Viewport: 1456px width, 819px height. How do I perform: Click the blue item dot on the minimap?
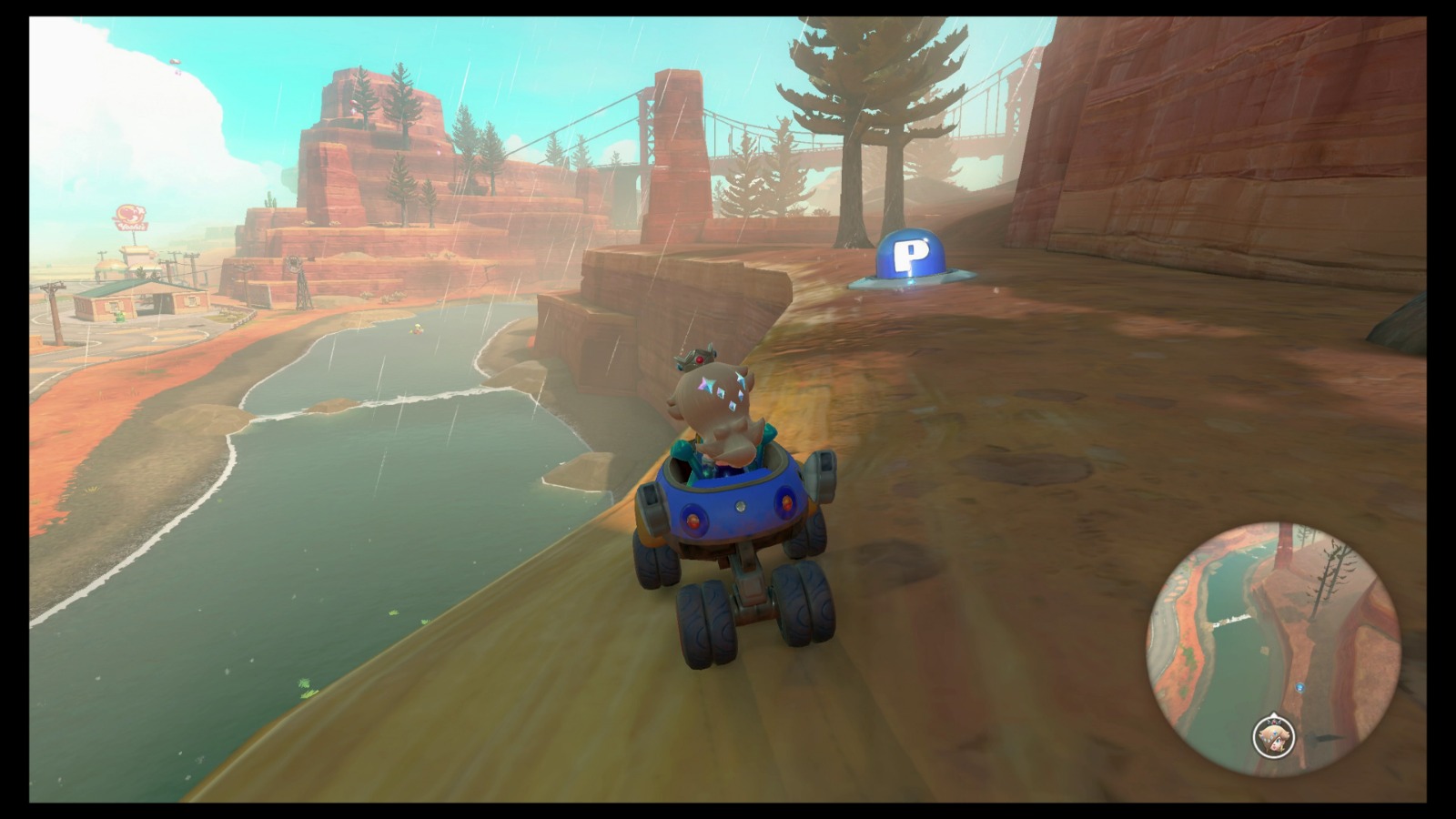(1299, 687)
